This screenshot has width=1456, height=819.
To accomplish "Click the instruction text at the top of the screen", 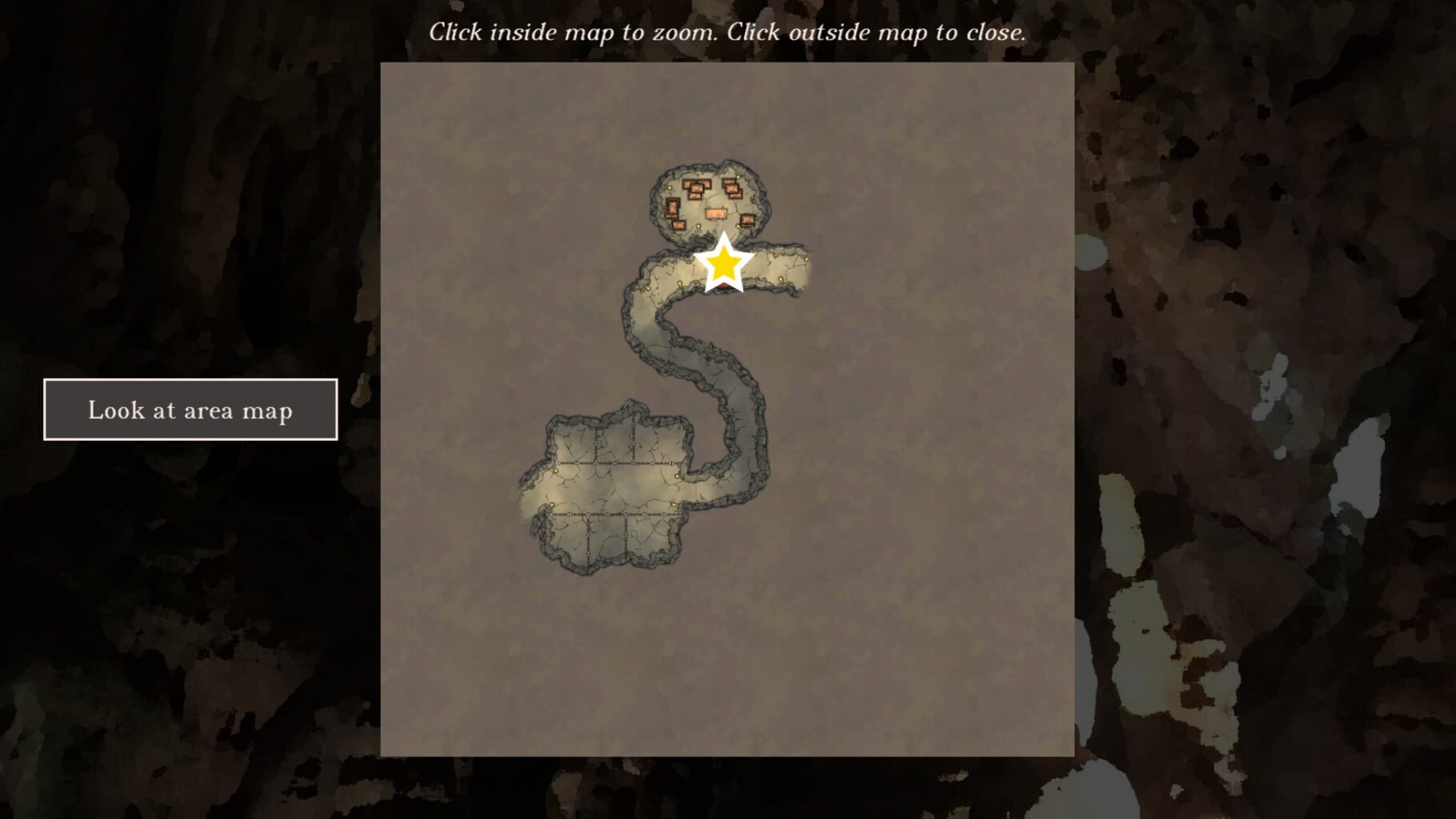I will [x=728, y=32].
